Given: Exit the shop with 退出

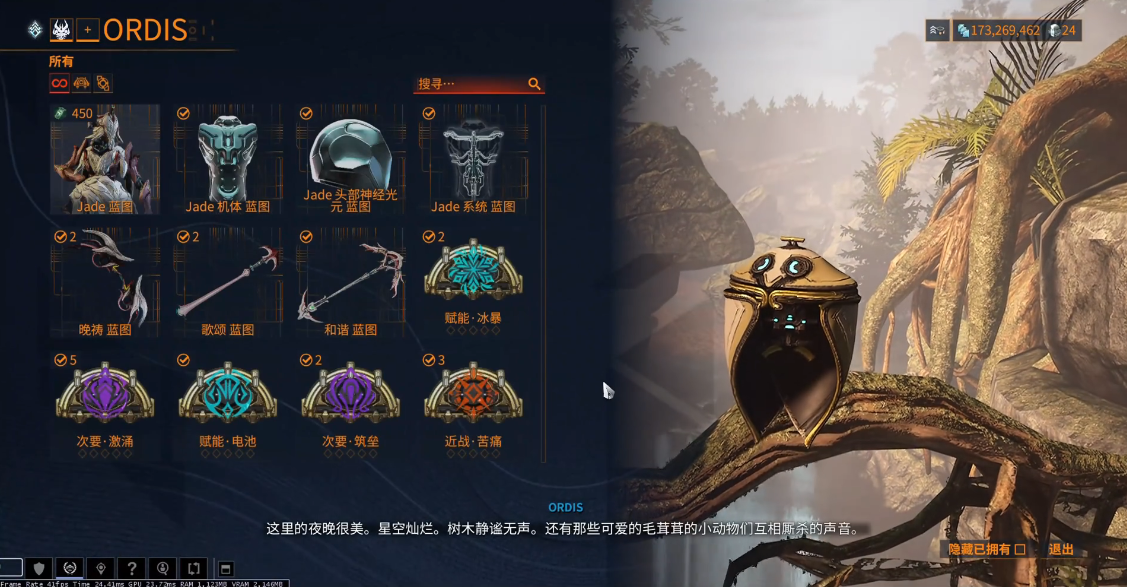Looking at the screenshot, I should [x=1061, y=549].
